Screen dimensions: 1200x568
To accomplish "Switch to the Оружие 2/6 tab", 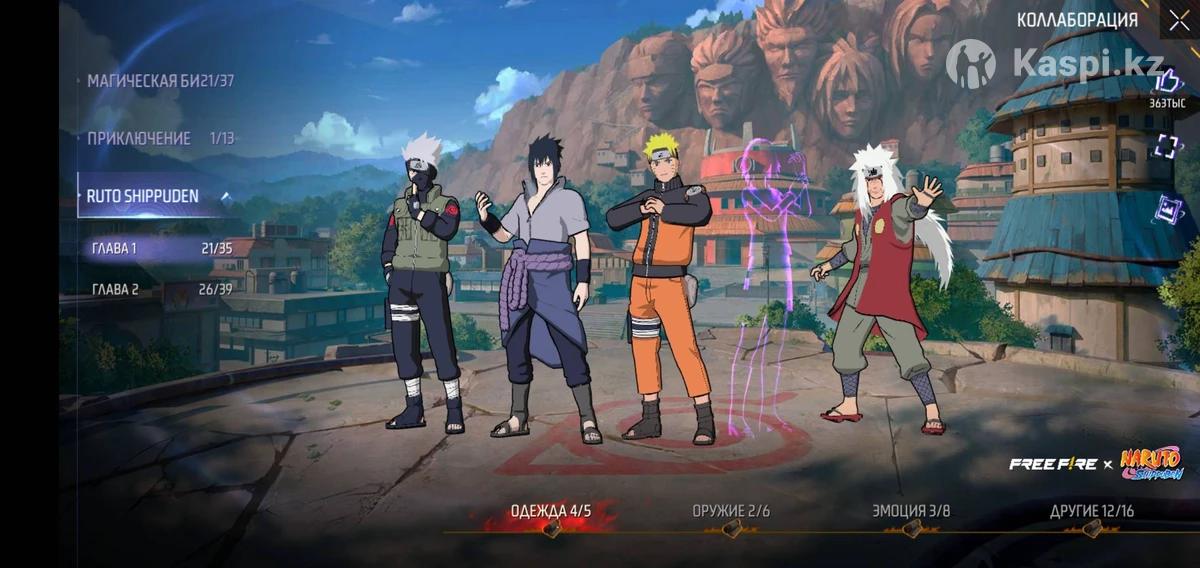I will [x=731, y=512].
